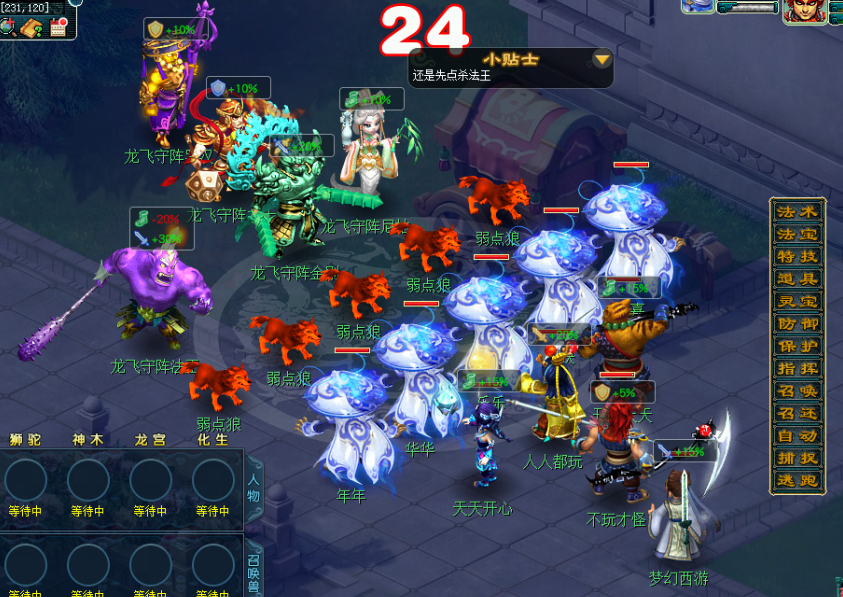Select the 防御 defend command
843x597 pixels.
coord(798,324)
